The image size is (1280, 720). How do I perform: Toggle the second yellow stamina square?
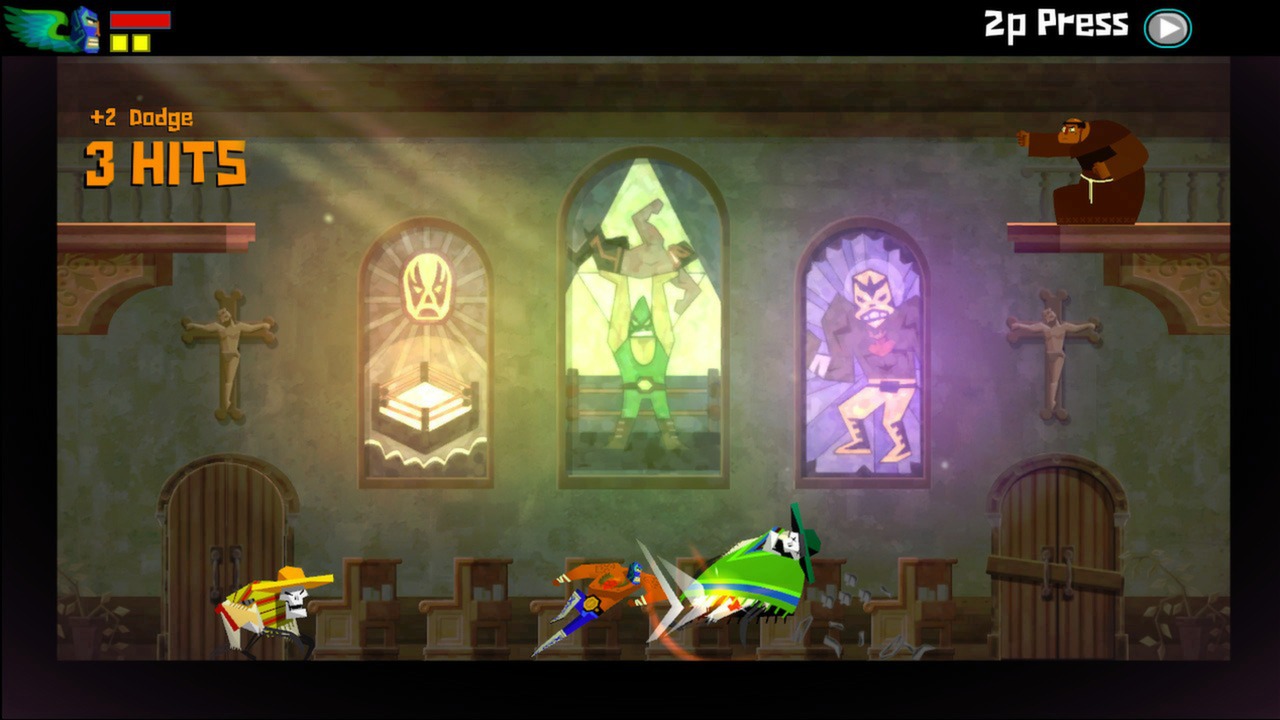point(141,42)
